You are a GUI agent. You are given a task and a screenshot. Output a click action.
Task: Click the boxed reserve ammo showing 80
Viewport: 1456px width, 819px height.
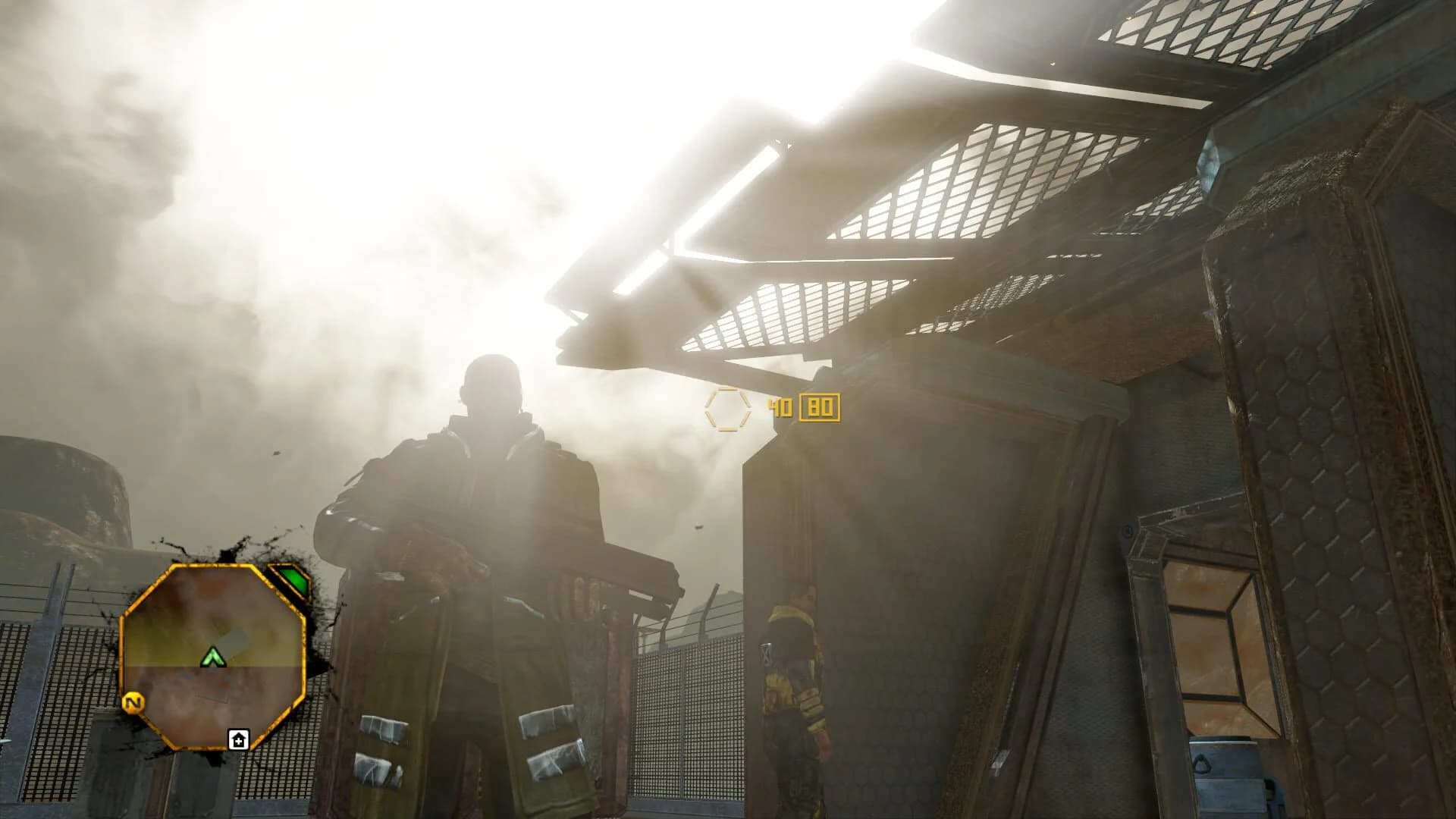[x=822, y=408]
